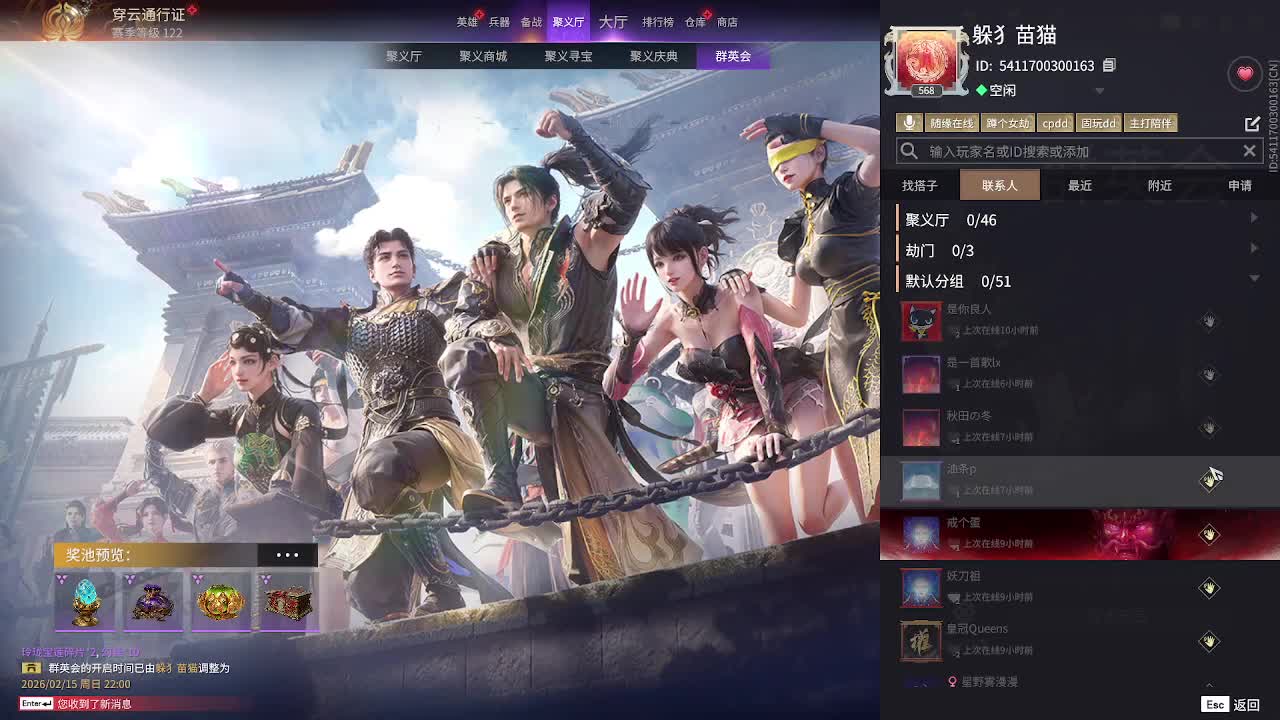Open the ... expander in 奖池预览
Image resolution: width=1280 pixels, height=720 pixels.
(x=288, y=554)
